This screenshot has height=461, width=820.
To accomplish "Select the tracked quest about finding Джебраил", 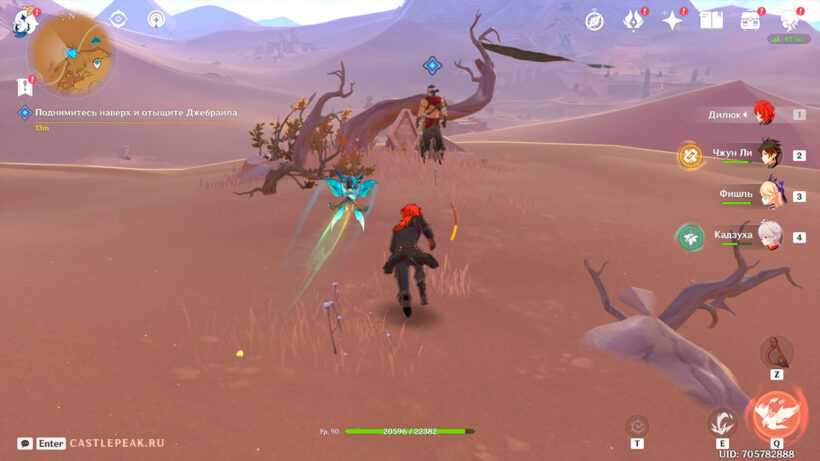I will 130,113.
